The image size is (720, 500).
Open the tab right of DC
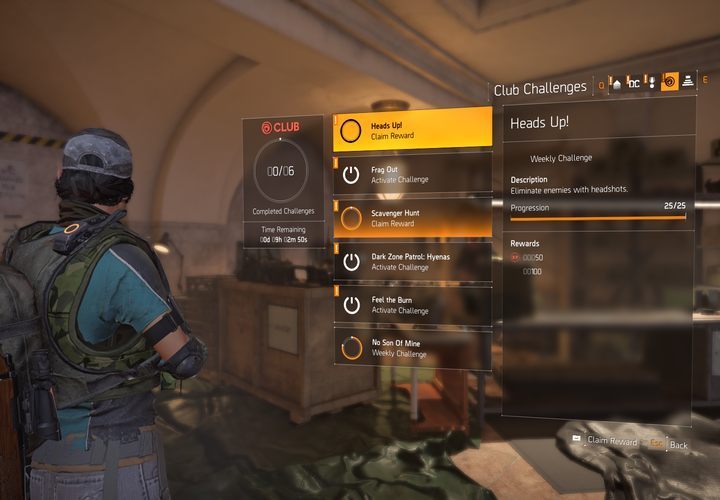(651, 84)
